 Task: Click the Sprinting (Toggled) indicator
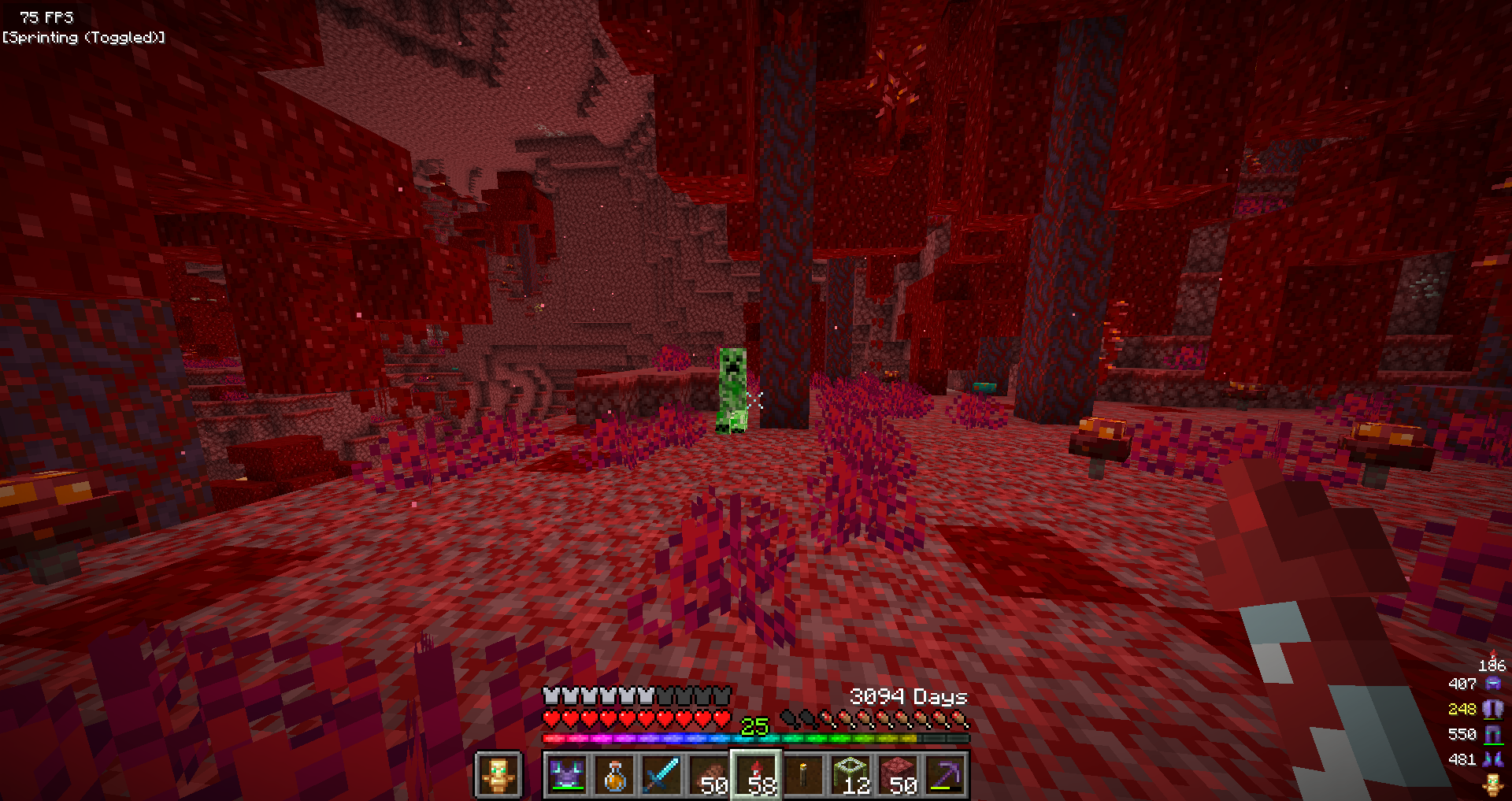point(83,36)
